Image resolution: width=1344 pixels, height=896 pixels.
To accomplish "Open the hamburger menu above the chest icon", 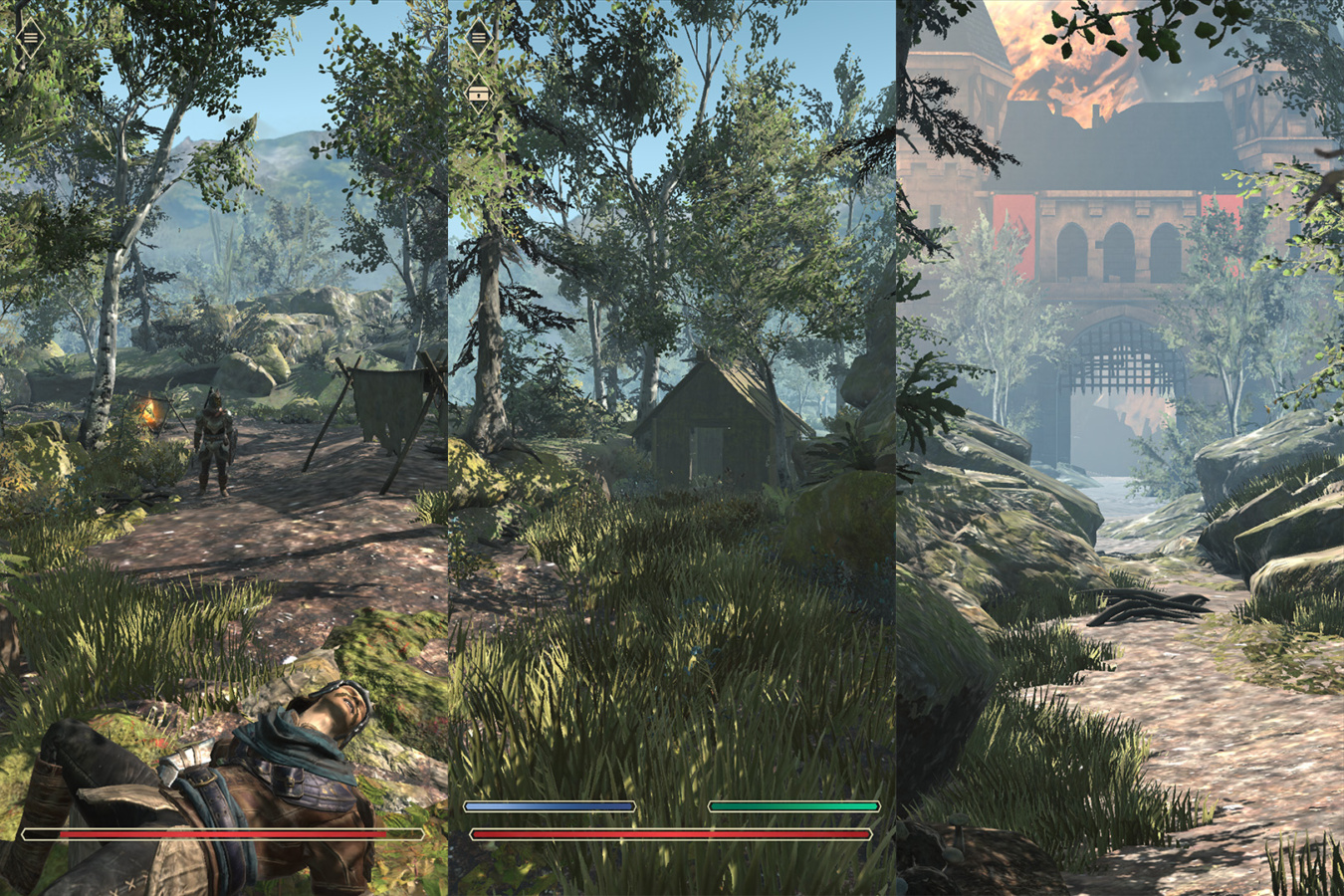I will pyautogui.click(x=479, y=37).
